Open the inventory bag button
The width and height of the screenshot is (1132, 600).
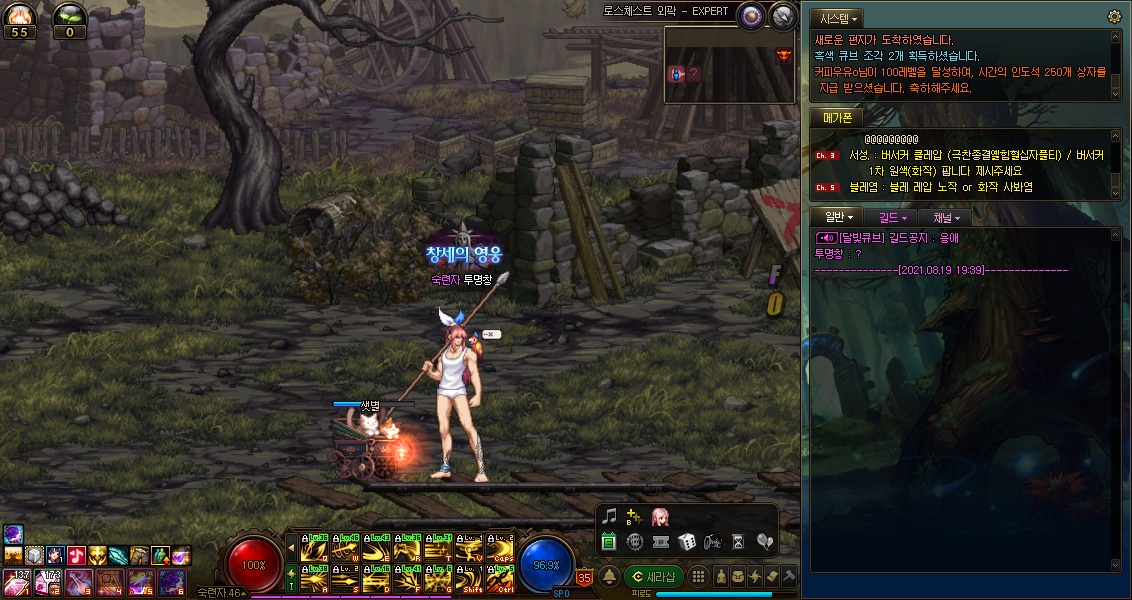[x=737, y=577]
